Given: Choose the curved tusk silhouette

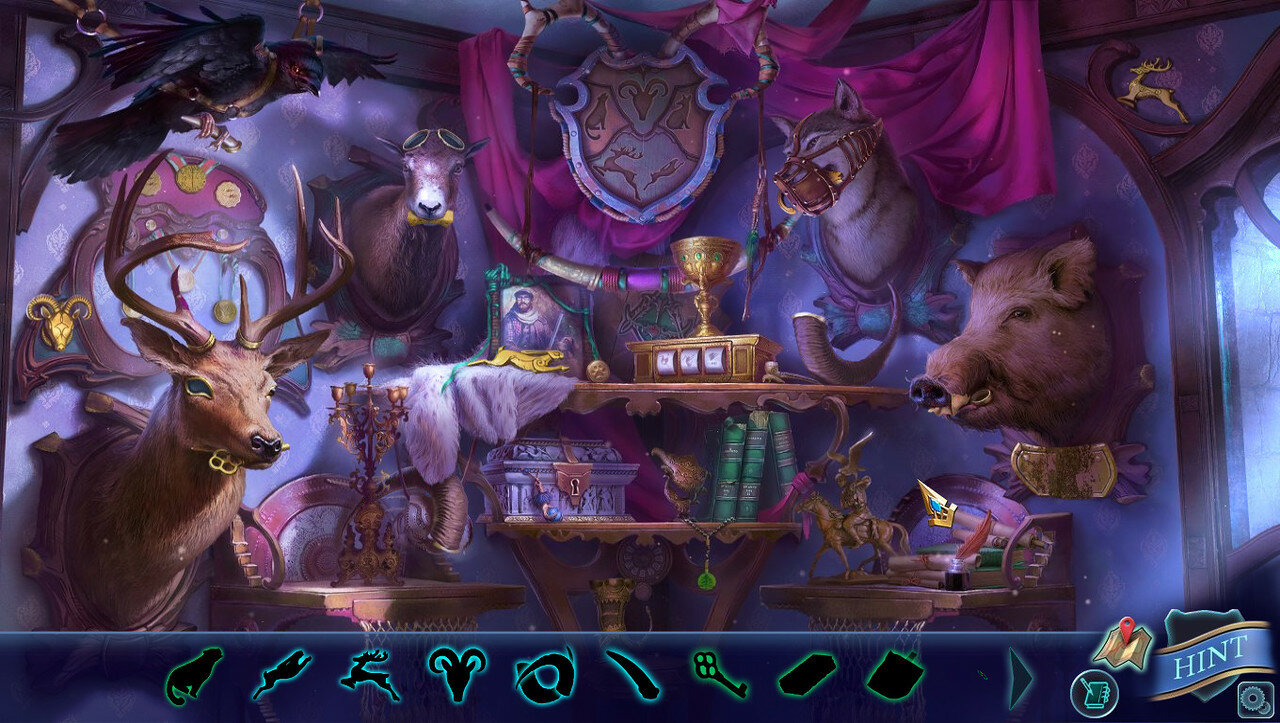Looking at the screenshot, I should pyautogui.click(x=632, y=675).
